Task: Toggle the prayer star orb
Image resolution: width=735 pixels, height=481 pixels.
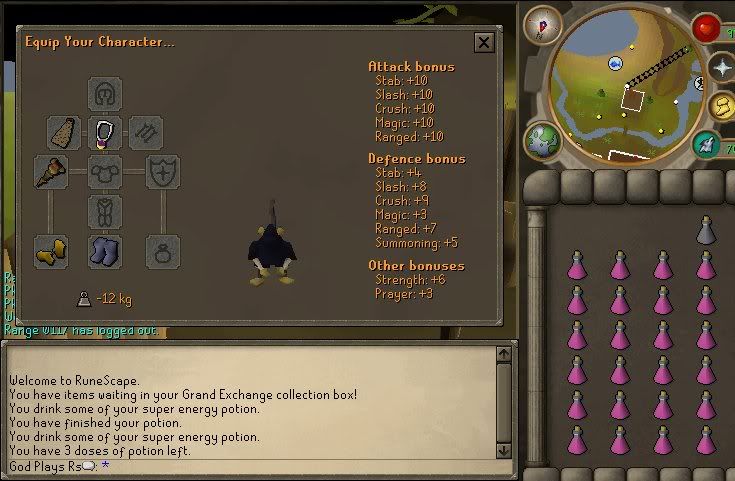Action: click(x=721, y=67)
